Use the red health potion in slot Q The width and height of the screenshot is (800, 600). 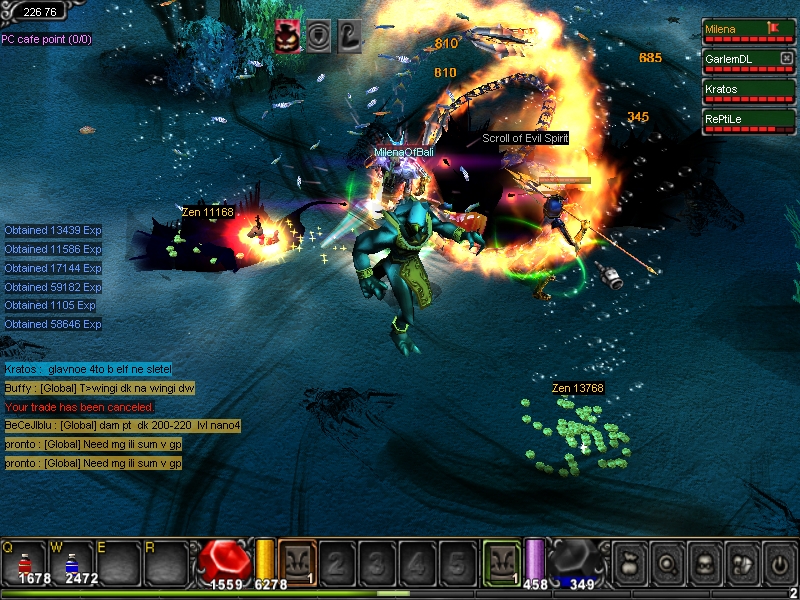pos(25,562)
